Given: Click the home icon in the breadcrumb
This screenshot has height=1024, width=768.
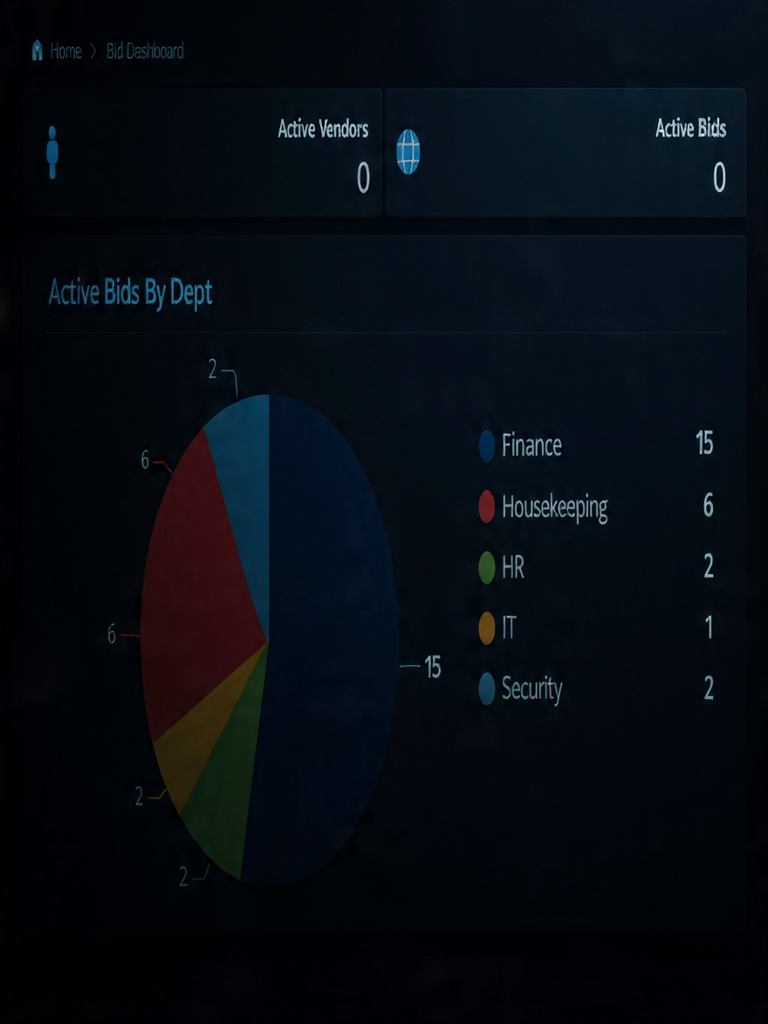Looking at the screenshot, I should pos(38,50).
